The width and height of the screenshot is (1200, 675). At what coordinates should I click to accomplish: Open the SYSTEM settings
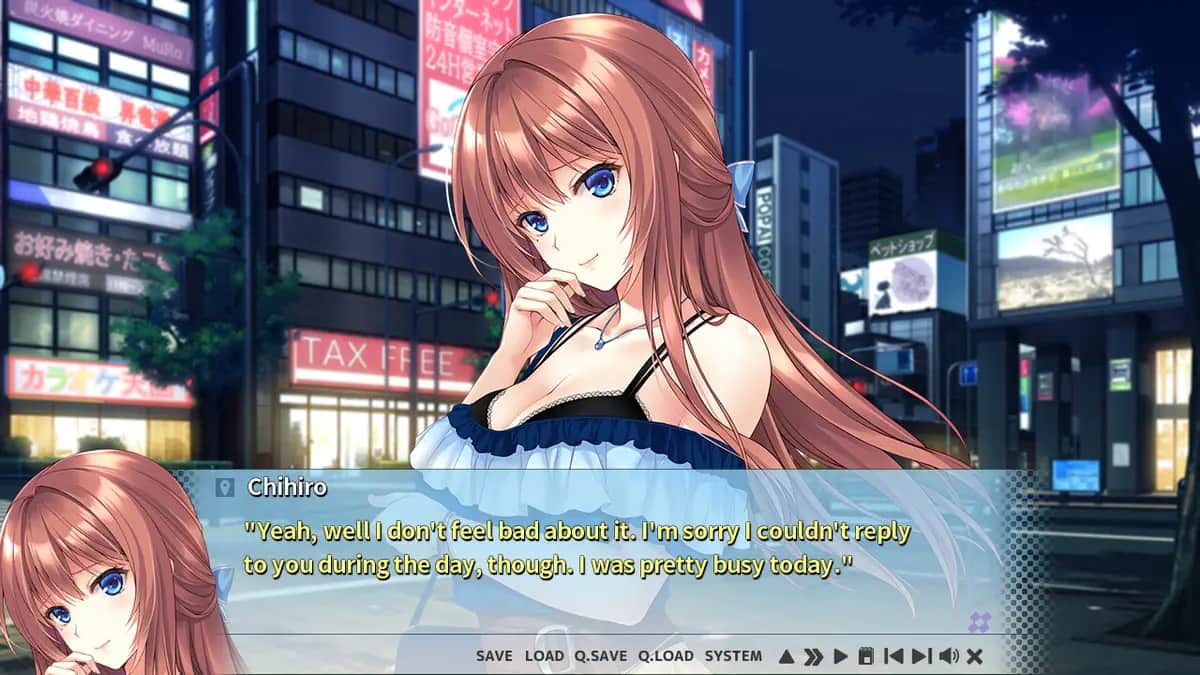click(x=733, y=656)
